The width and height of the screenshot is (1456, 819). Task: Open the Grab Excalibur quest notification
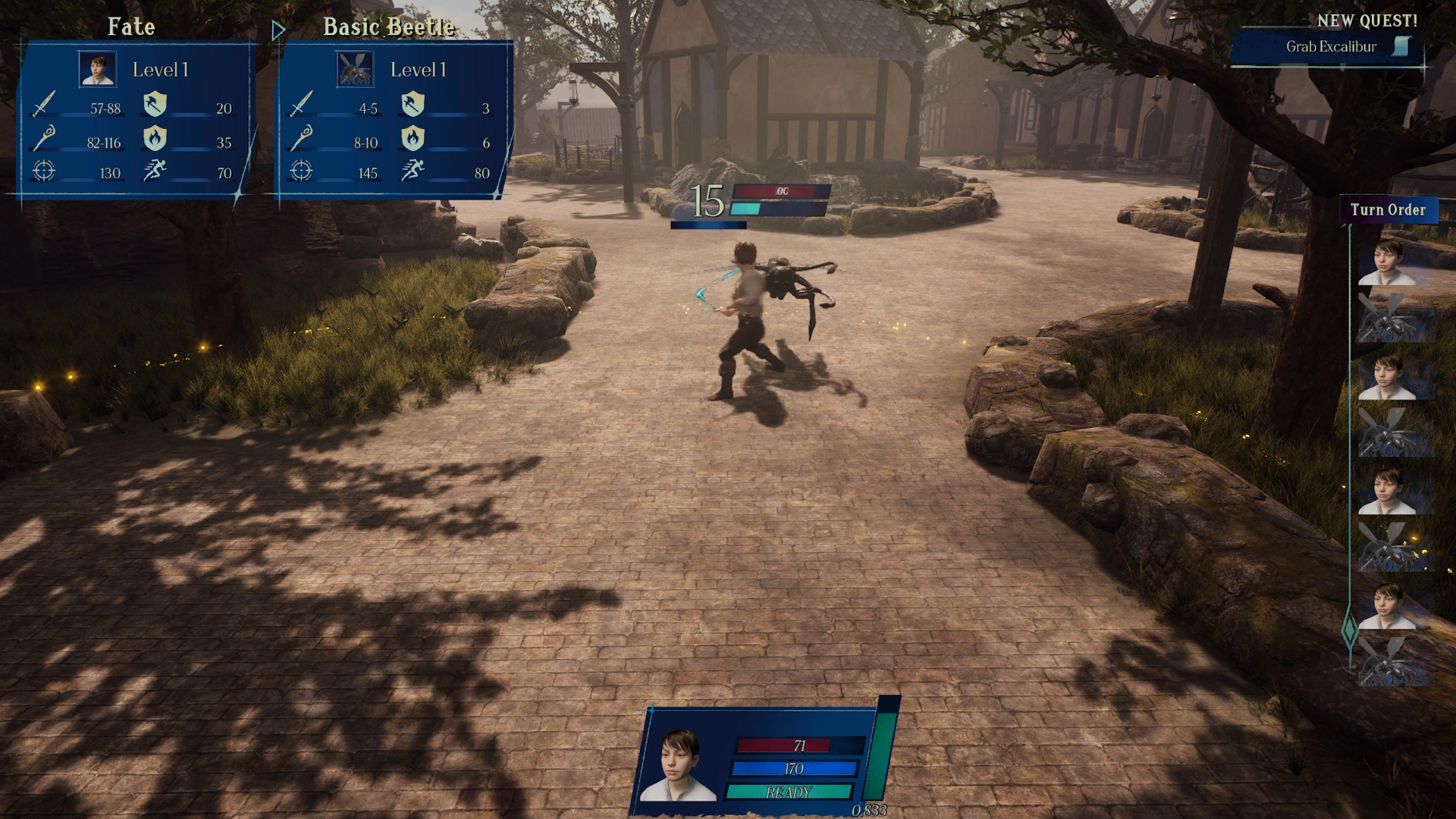coord(1331,47)
